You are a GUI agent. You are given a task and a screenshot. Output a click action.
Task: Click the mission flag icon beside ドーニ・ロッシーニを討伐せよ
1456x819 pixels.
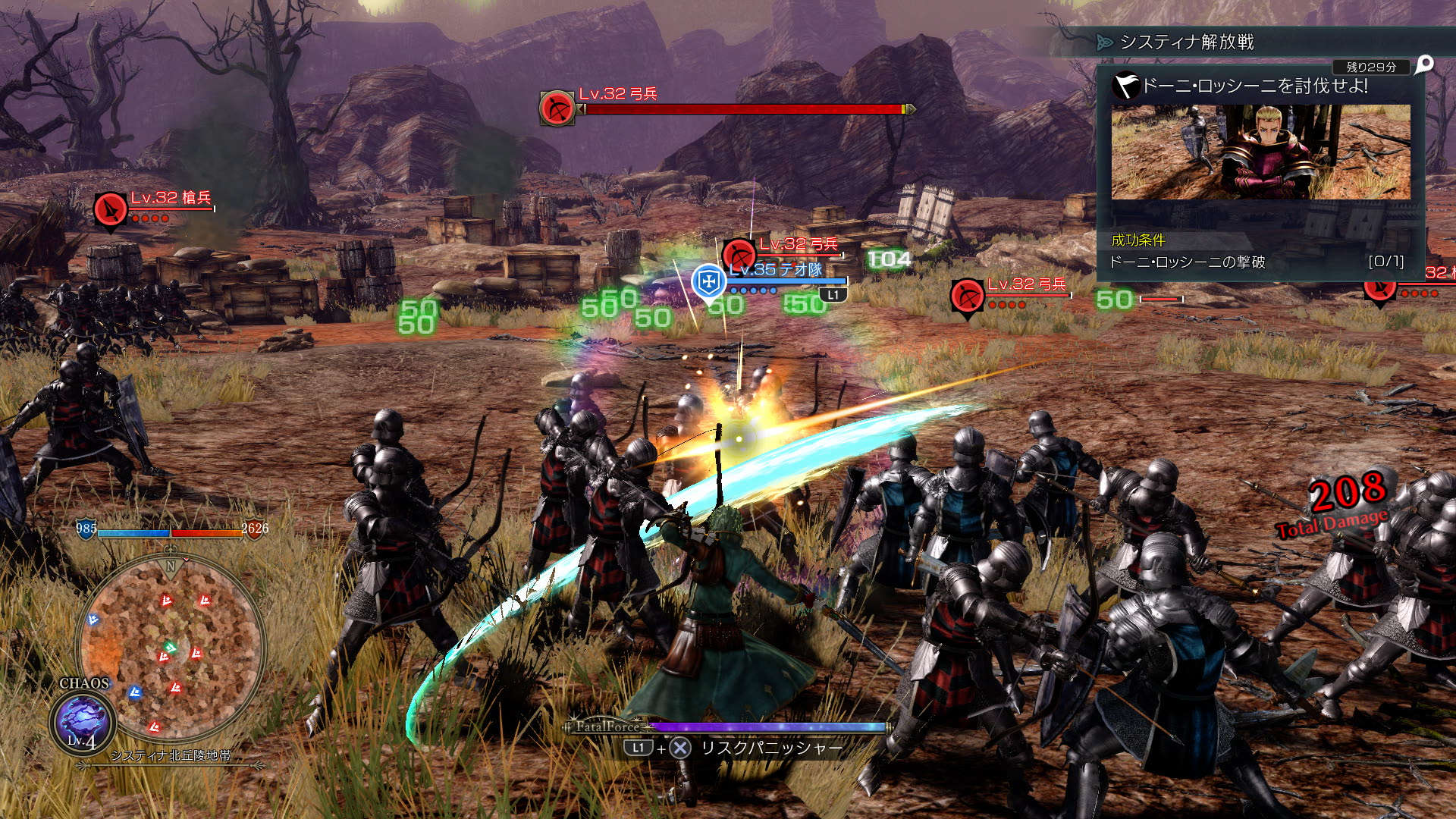pos(1126,86)
